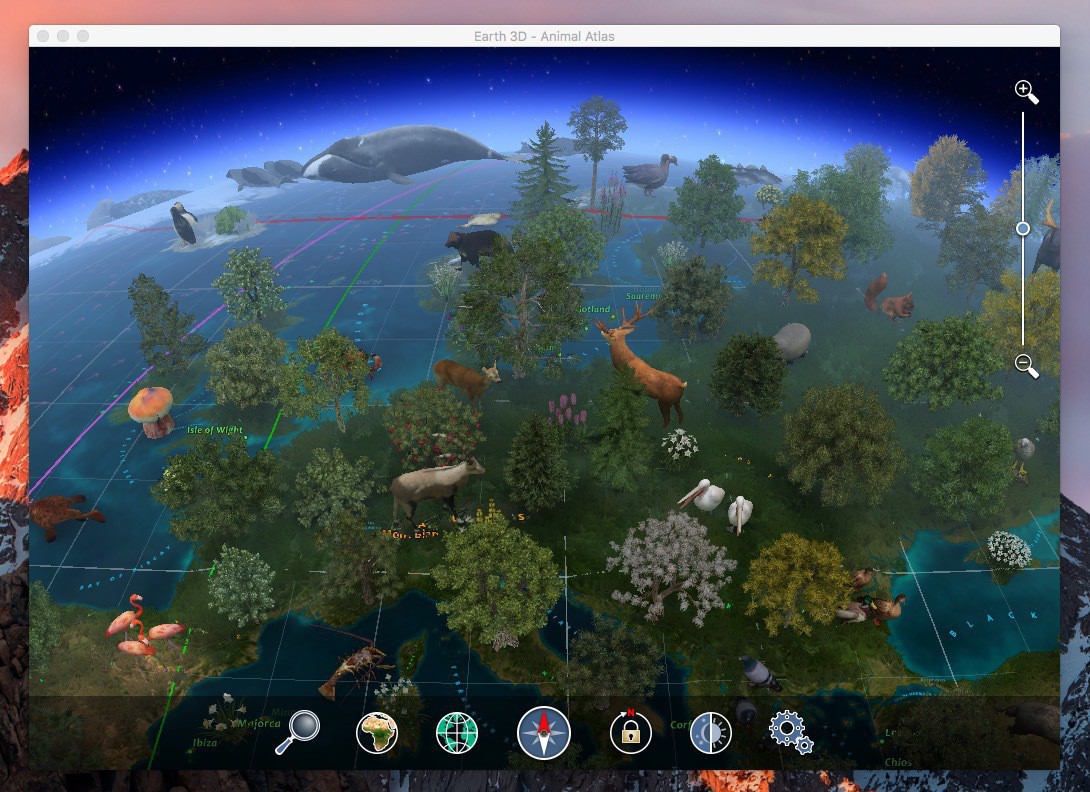Click the zoom slider handle
The image size is (1090, 792).
[x=1023, y=228]
